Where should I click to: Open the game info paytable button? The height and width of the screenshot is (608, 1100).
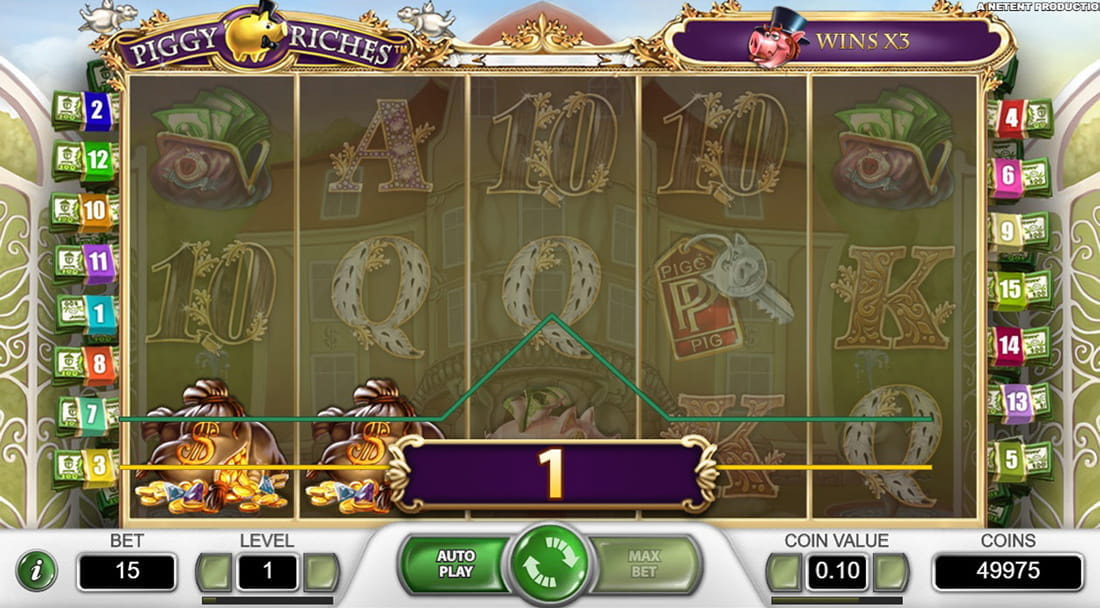click(x=37, y=571)
